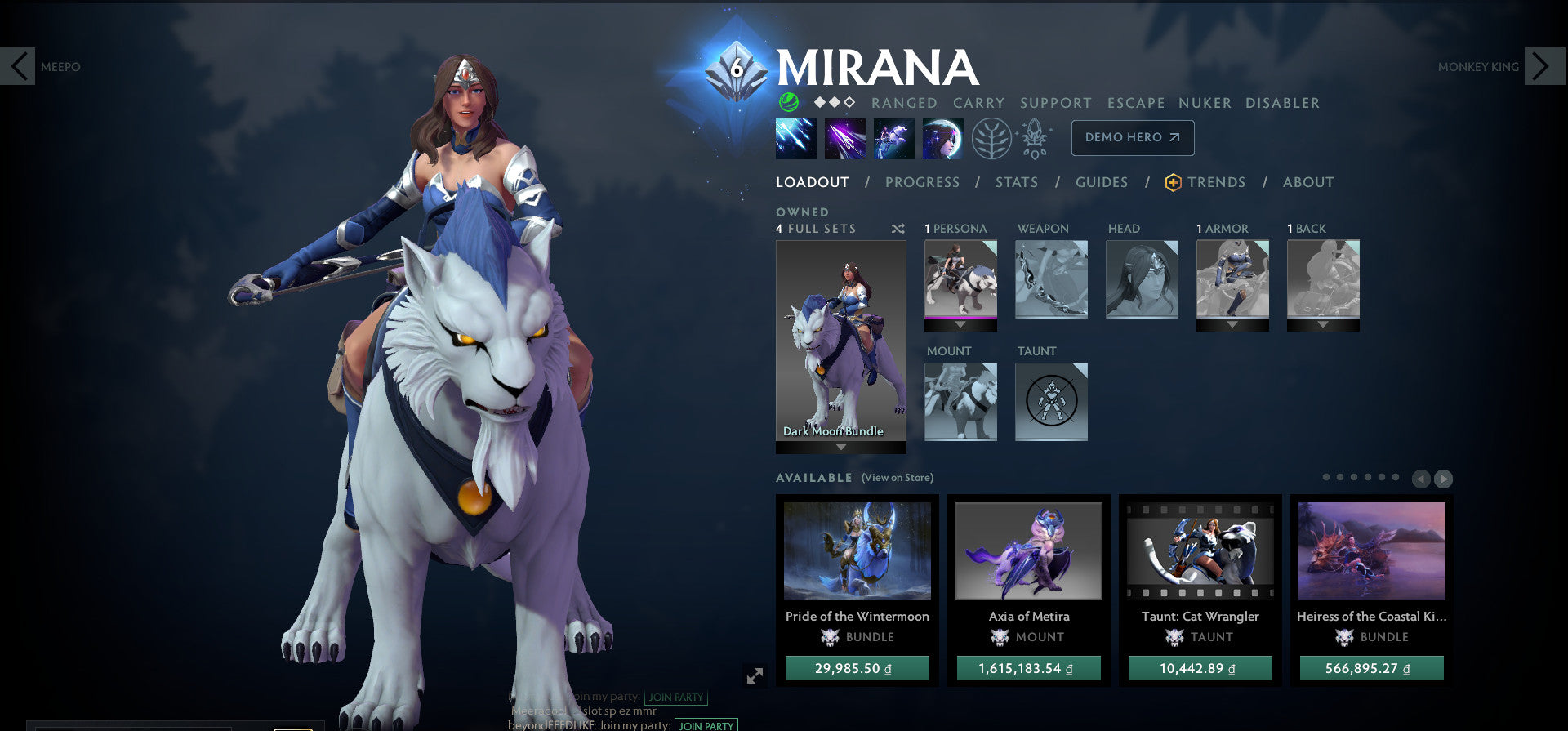Open the Progress tab
1568x731 pixels.
tap(922, 182)
